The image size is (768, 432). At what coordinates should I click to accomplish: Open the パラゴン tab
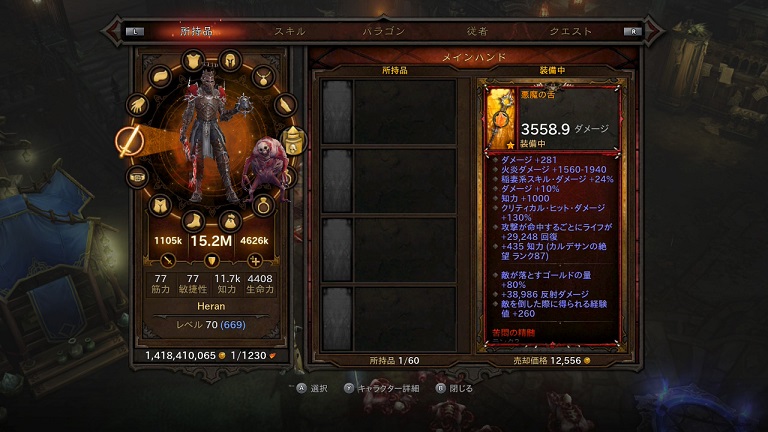point(383,31)
